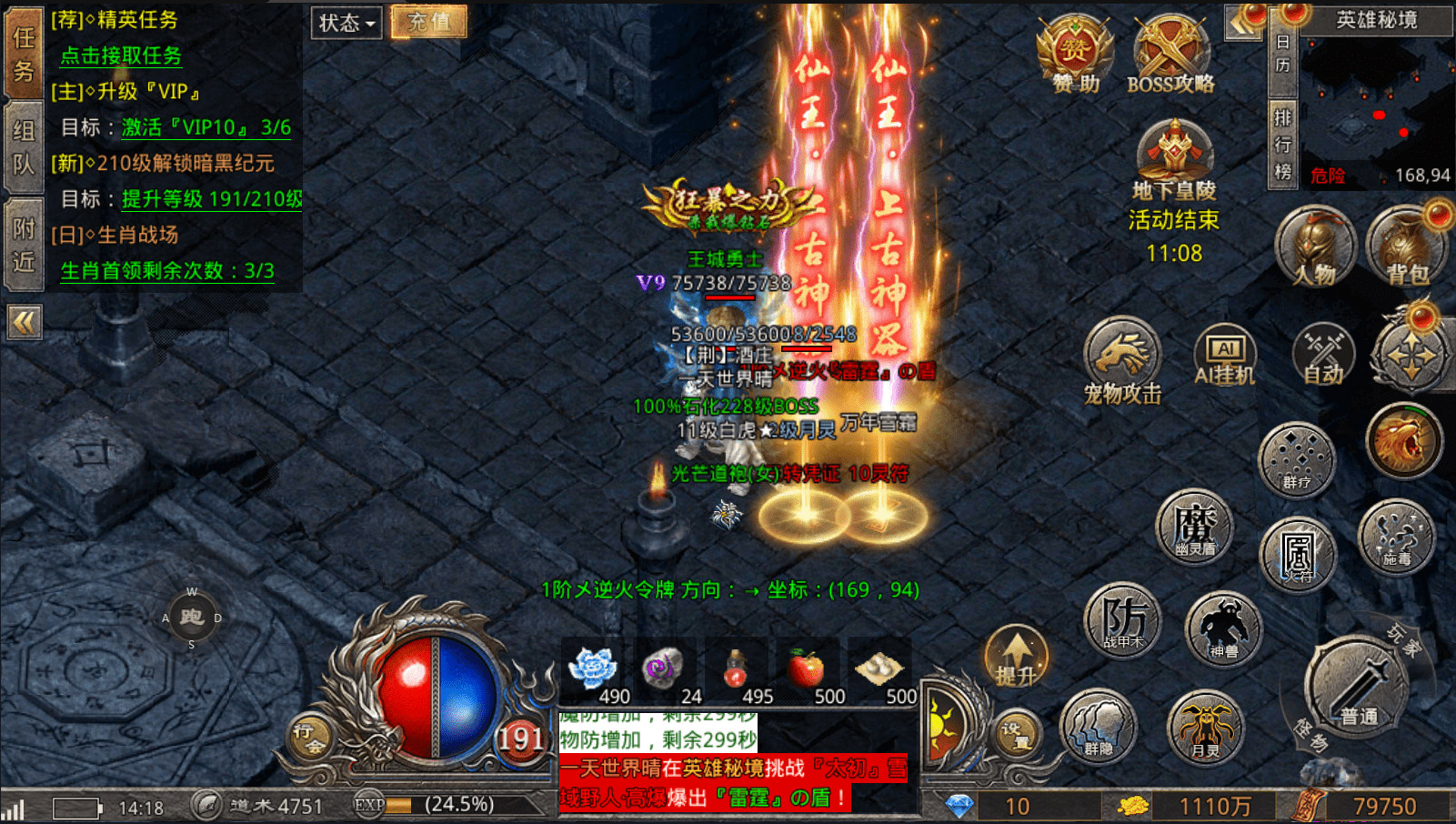Cast the 幽灵盾 skill
Screen dimensions: 1456x824
click(x=1194, y=528)
